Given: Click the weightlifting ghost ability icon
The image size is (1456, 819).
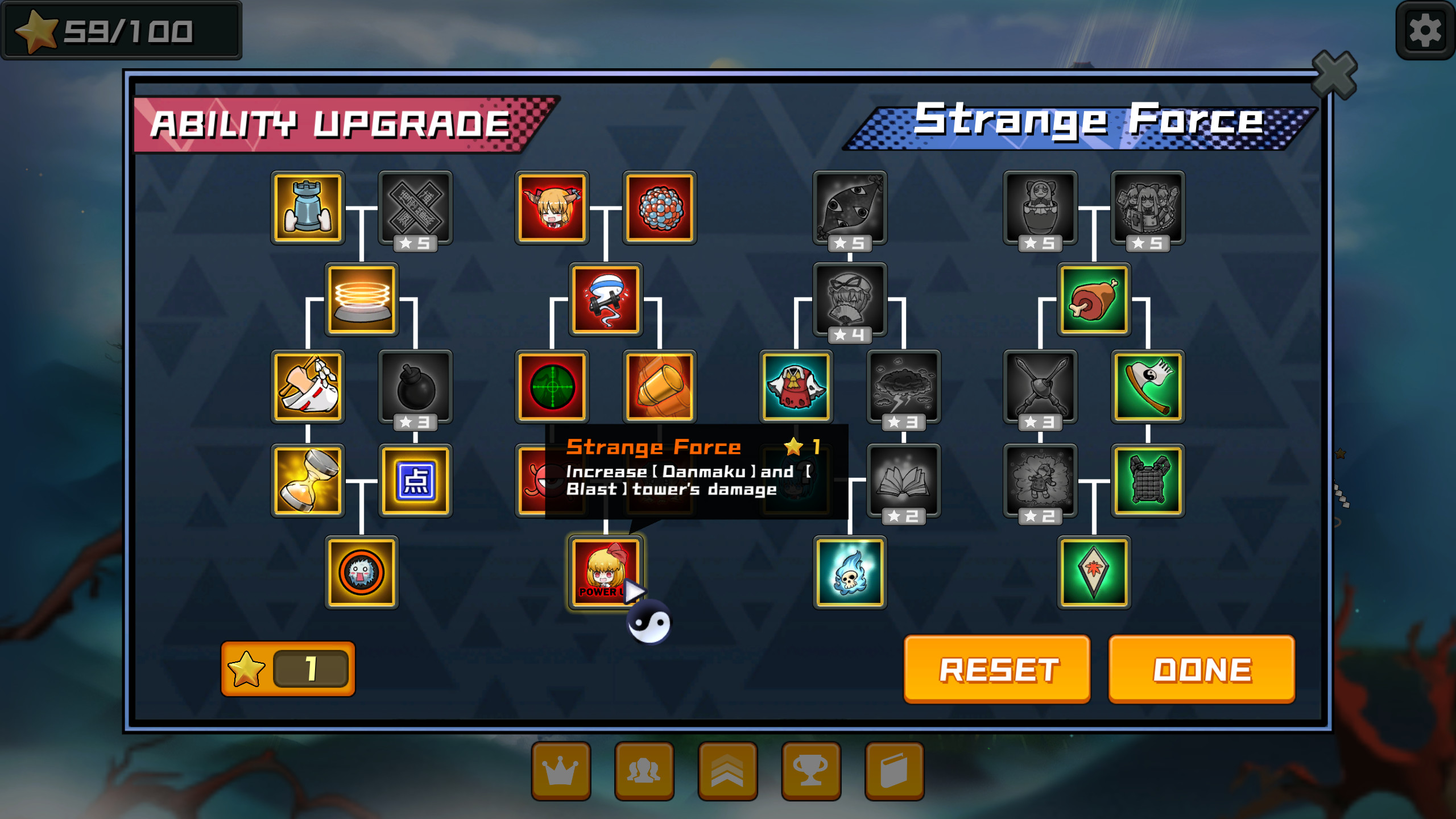Looking at the screenshot, I should (605, 300).
